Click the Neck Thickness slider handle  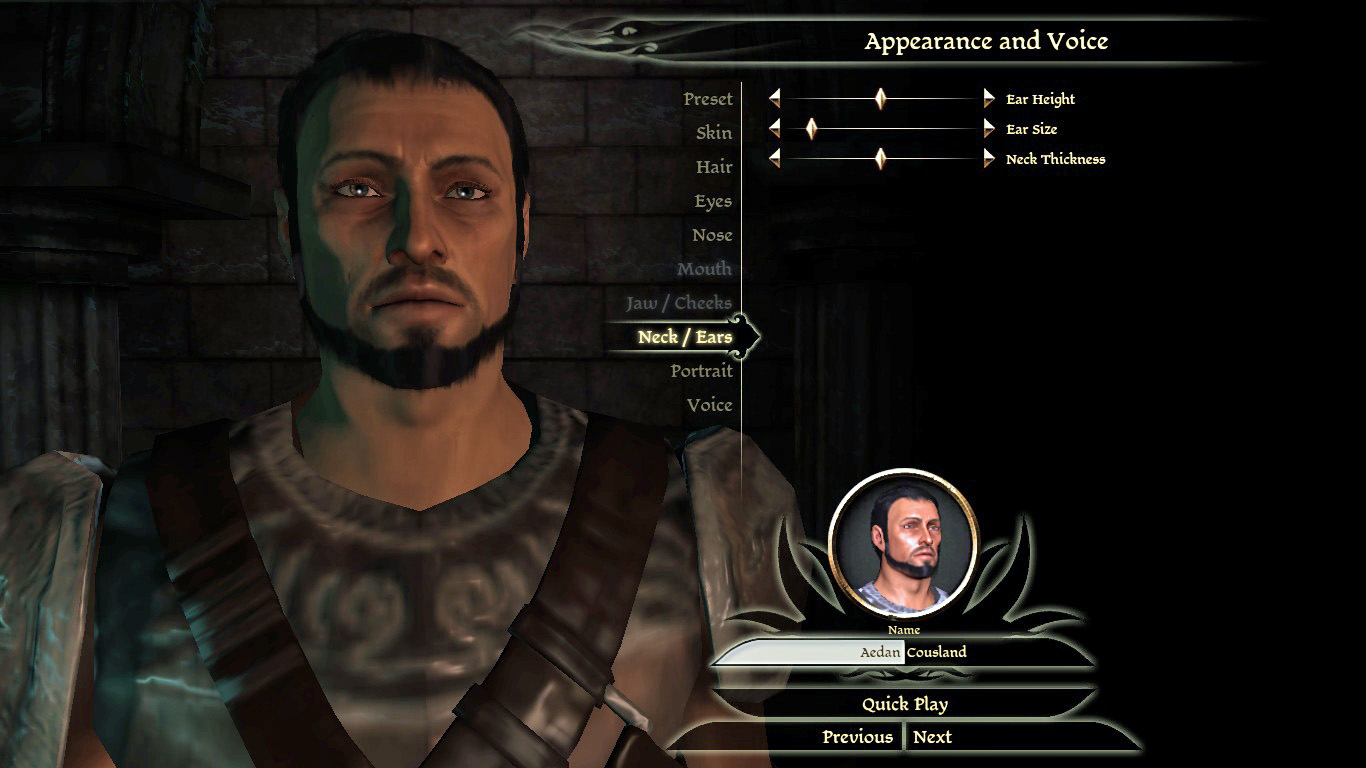pyautogui.click(x=880, y=158)
